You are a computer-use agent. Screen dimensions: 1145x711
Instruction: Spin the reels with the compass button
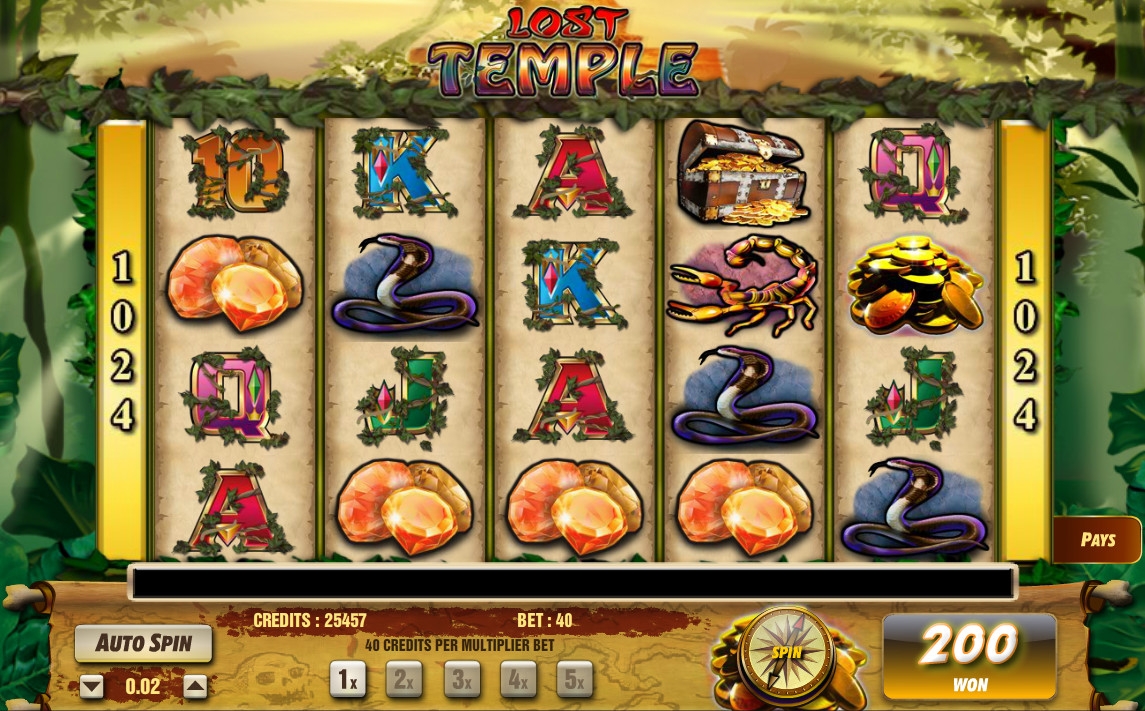(788, 652)
